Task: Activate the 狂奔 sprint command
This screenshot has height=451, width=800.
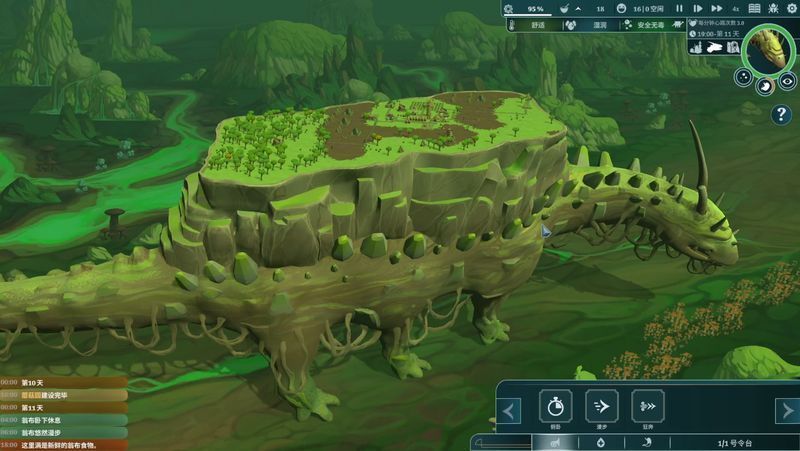Action: (x=648, y=406)
